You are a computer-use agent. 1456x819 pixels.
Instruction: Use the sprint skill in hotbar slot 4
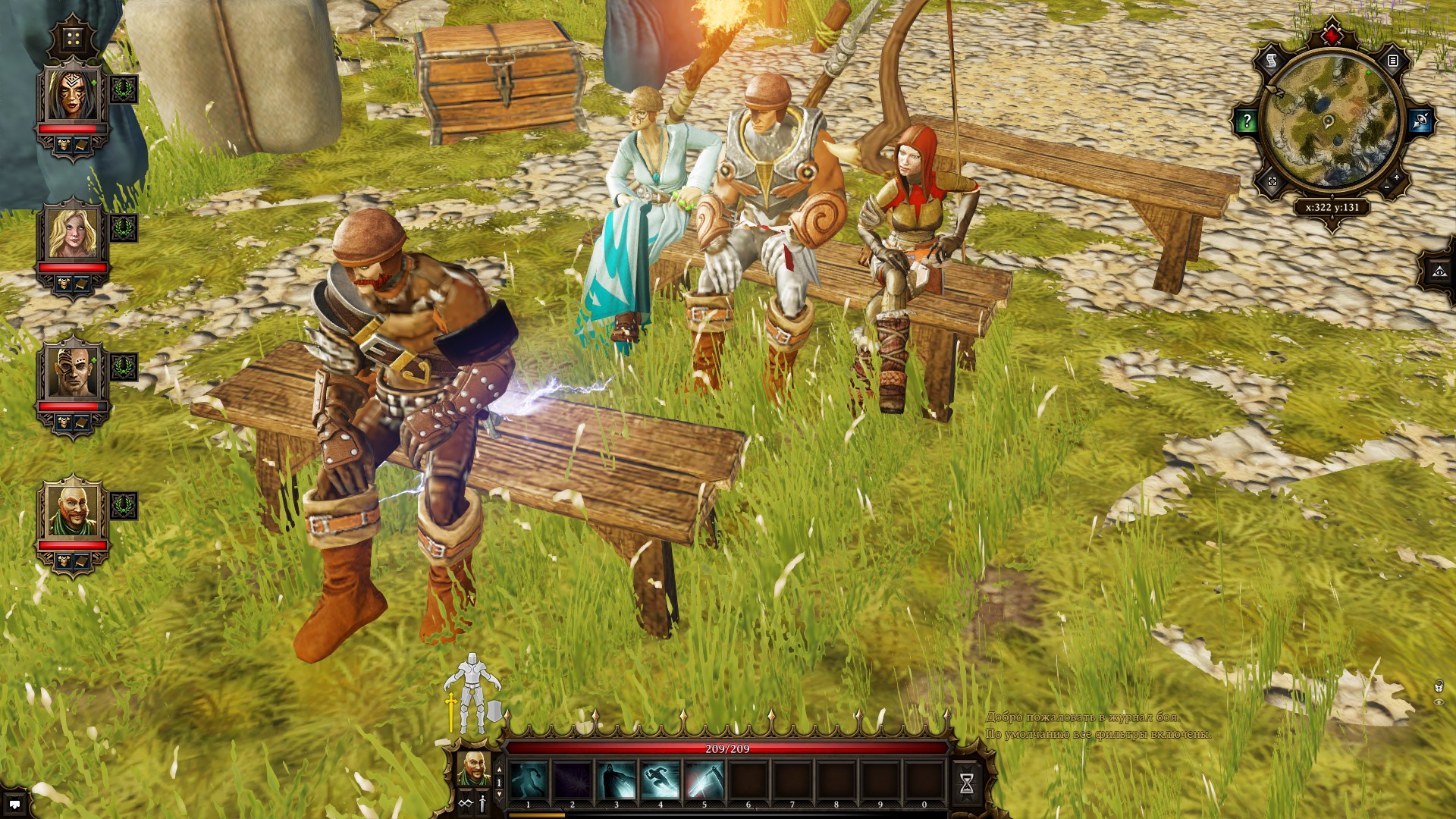point(661,781)
